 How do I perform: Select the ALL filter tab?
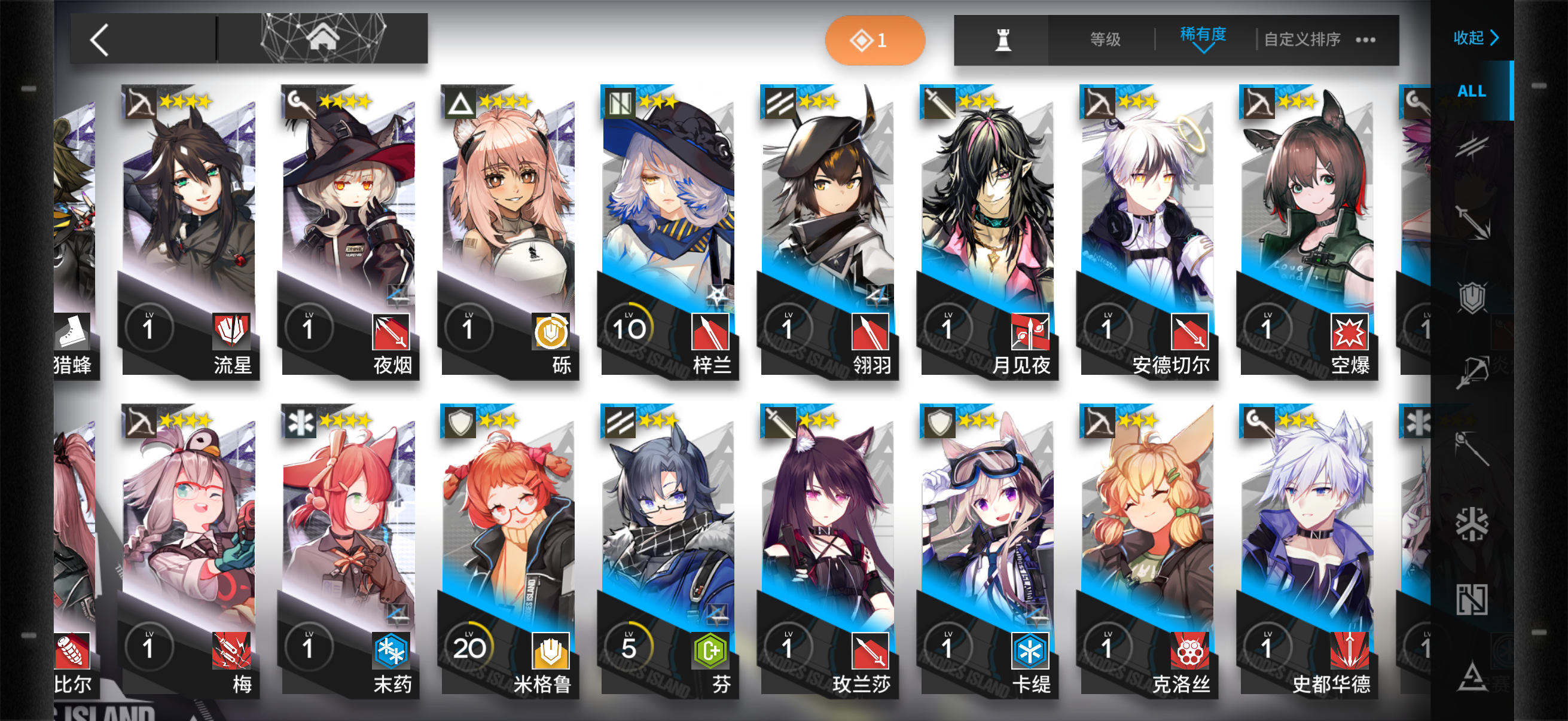click(x=1473, y=93)
